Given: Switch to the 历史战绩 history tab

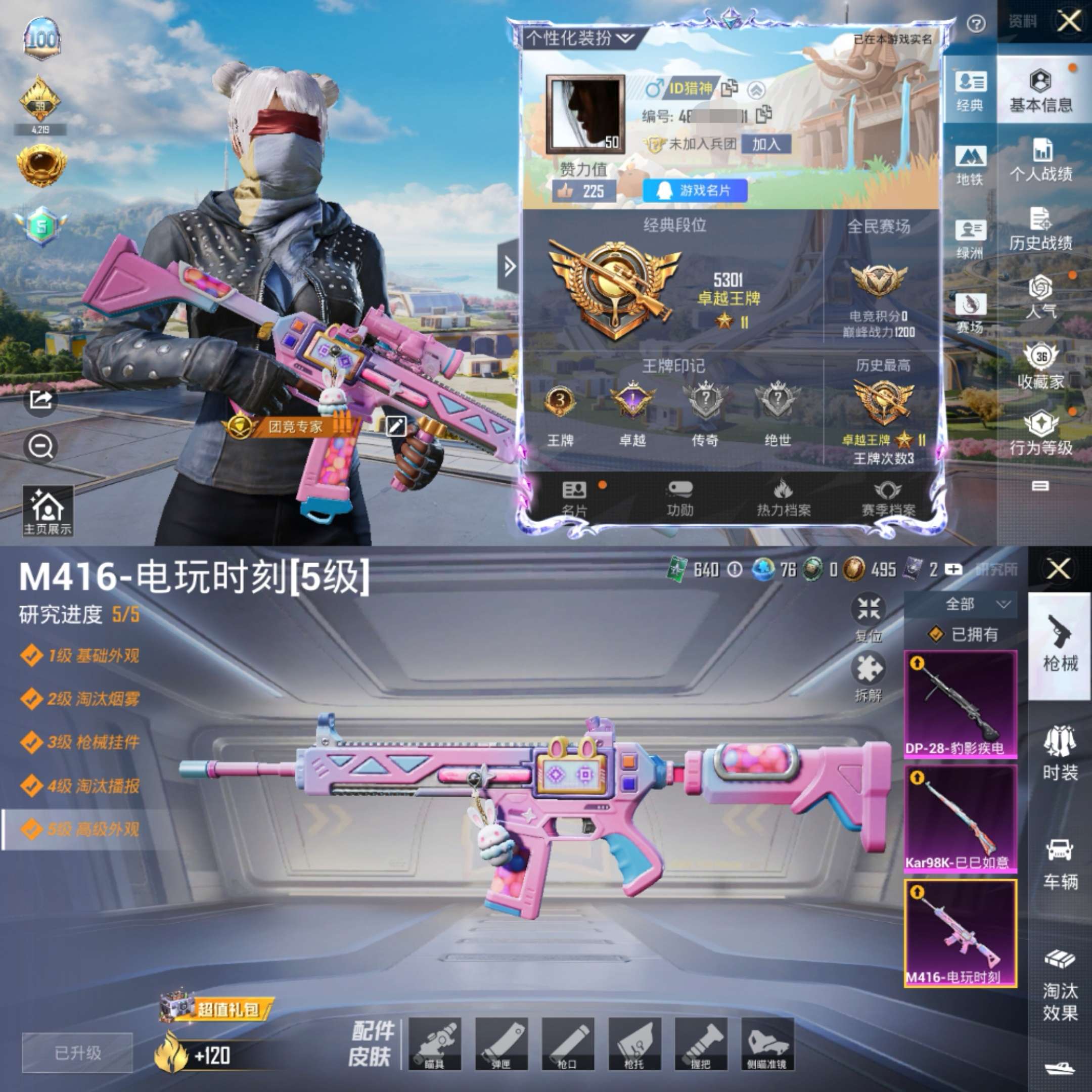Looking at the screenshot, I should [1040, 229].
